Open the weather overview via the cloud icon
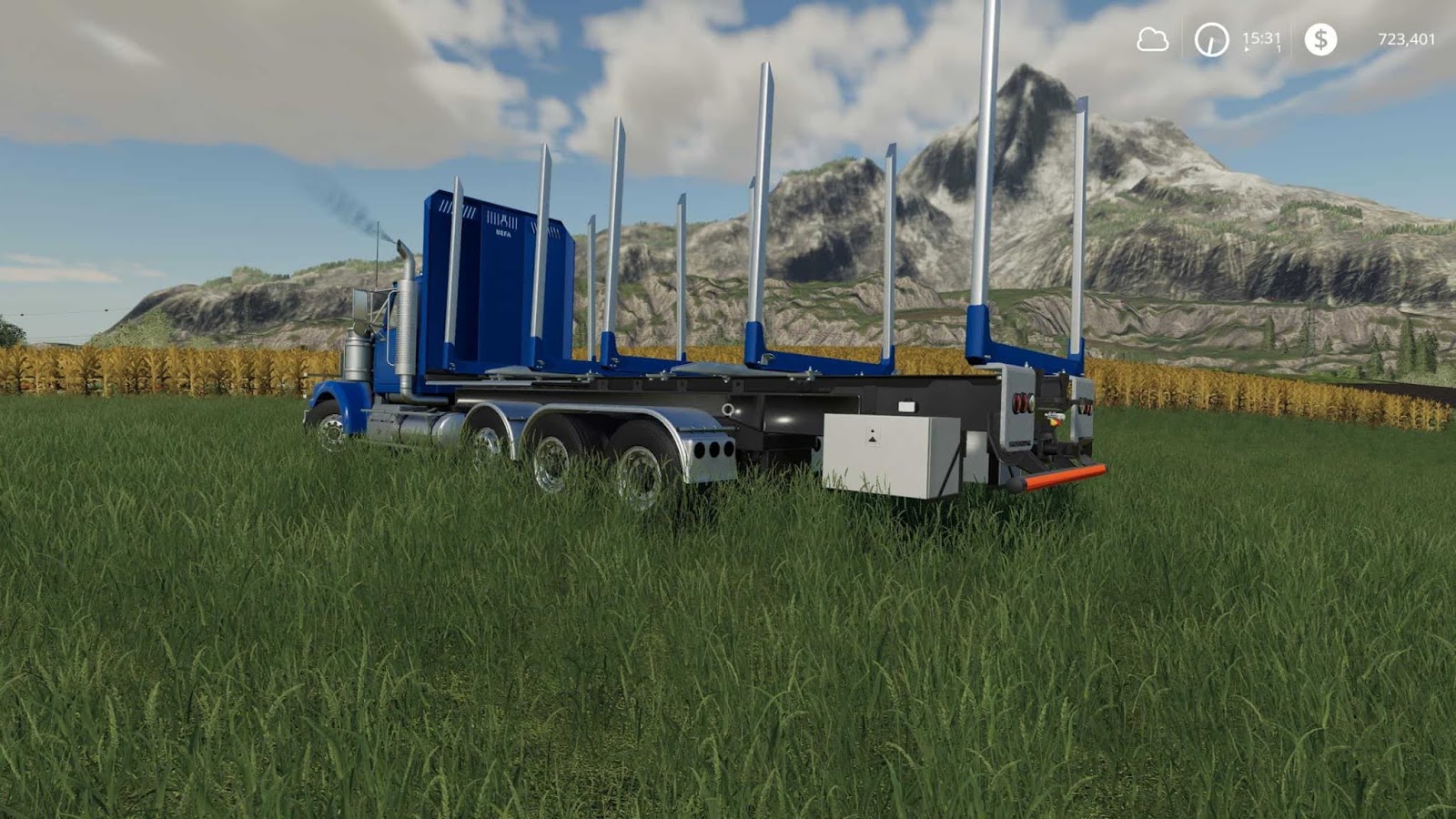The height and width of the screenshot is (819, 1456). pyautogui.click(x=1151, y=38)
